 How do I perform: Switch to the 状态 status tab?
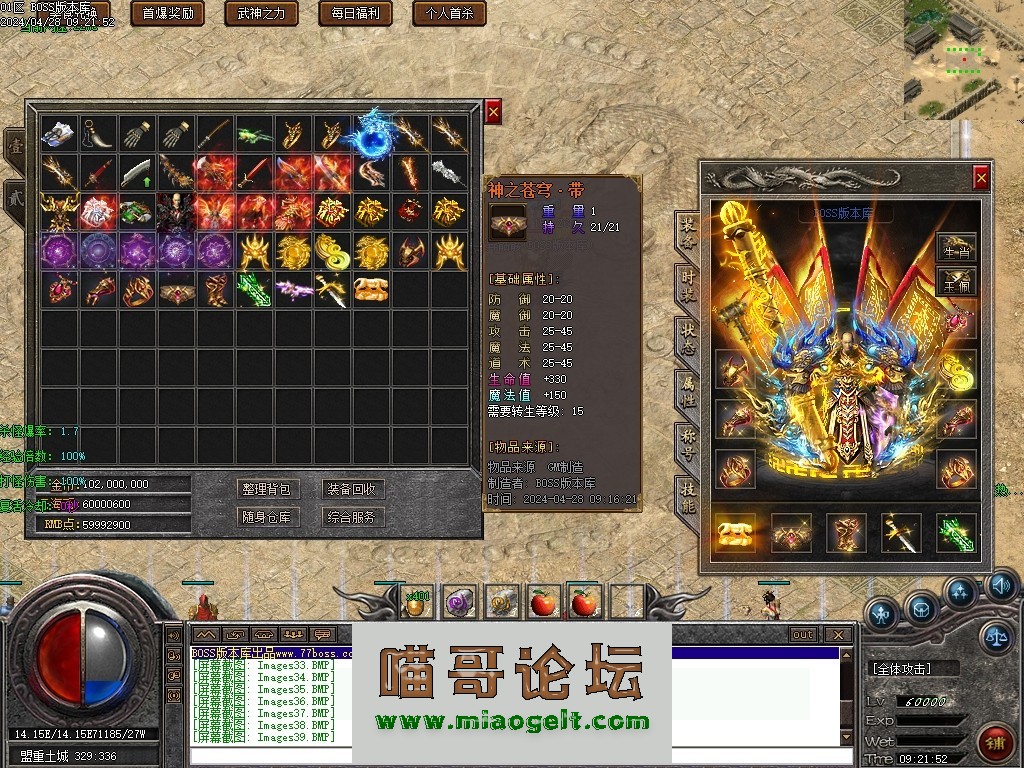[687, 335]
